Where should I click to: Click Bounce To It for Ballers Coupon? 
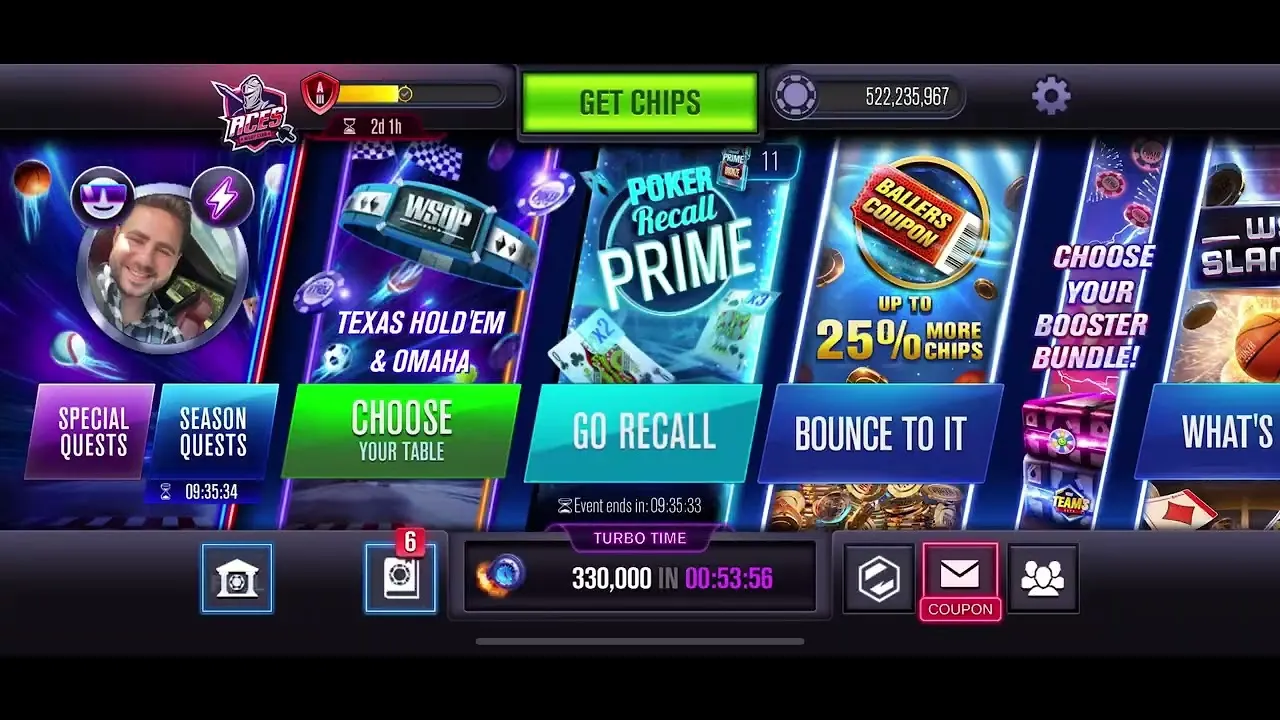pos(880,433)
